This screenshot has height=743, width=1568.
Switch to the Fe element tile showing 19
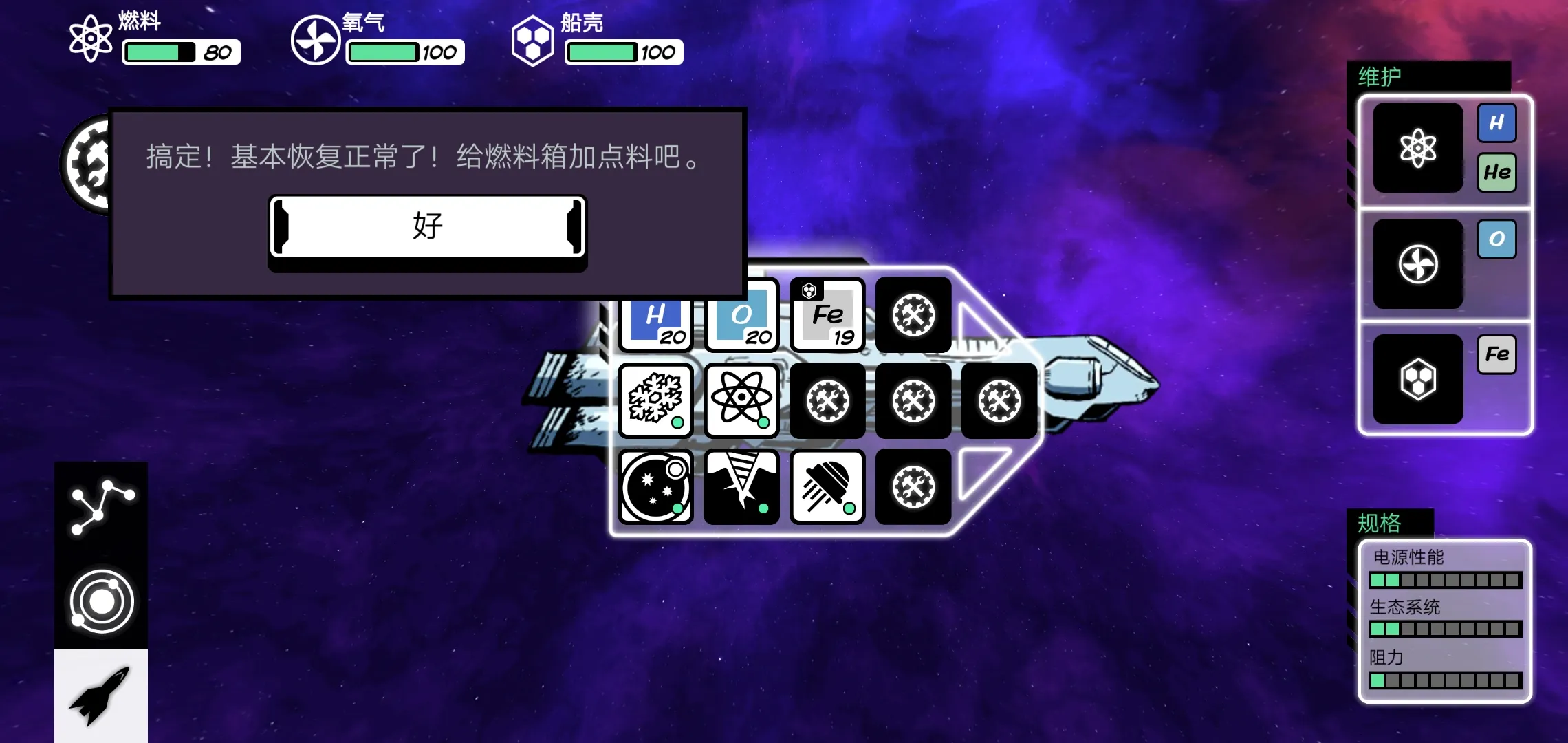tap(827, 315)
